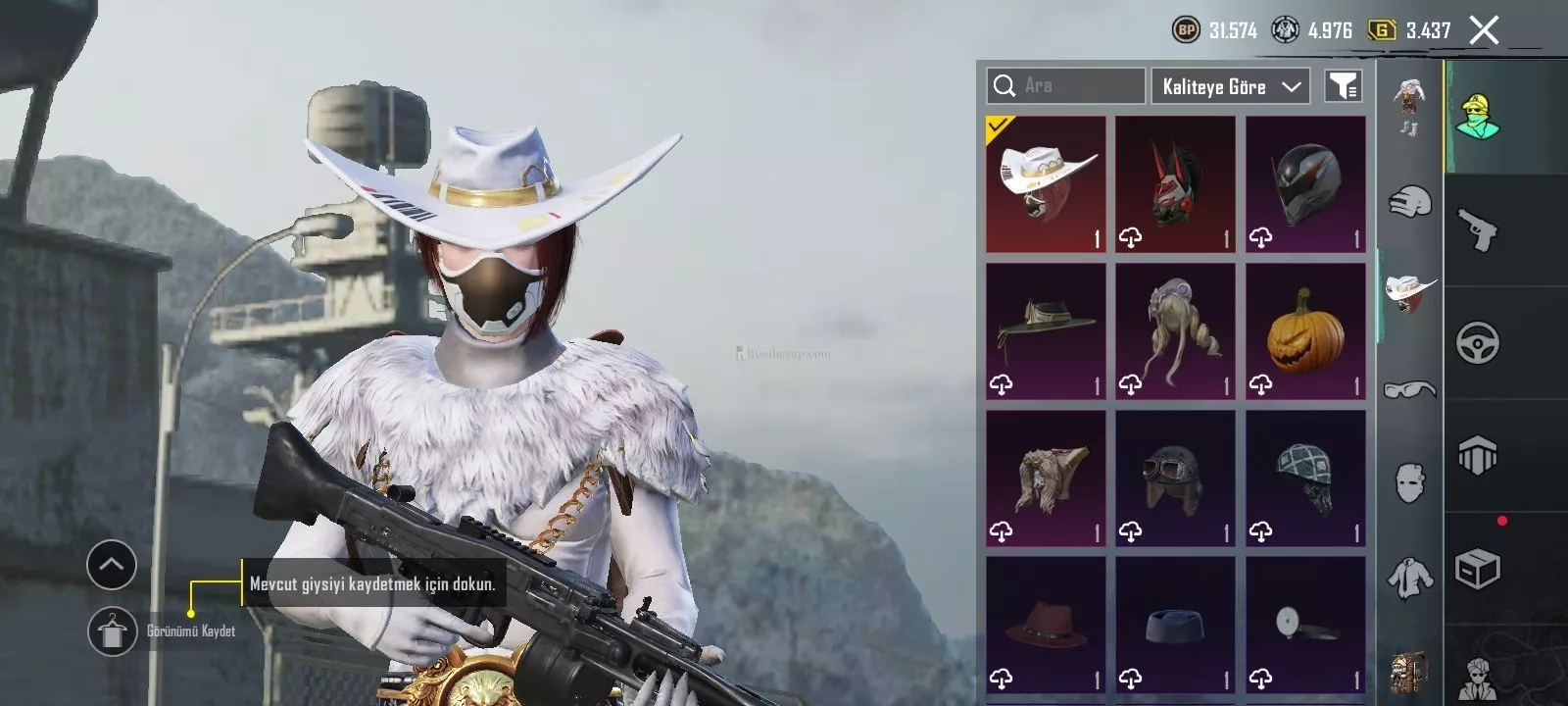Close the inventory with the X button
Image resolution: width=1568 pixels, height=706 pixels.
pos(1484,30)
